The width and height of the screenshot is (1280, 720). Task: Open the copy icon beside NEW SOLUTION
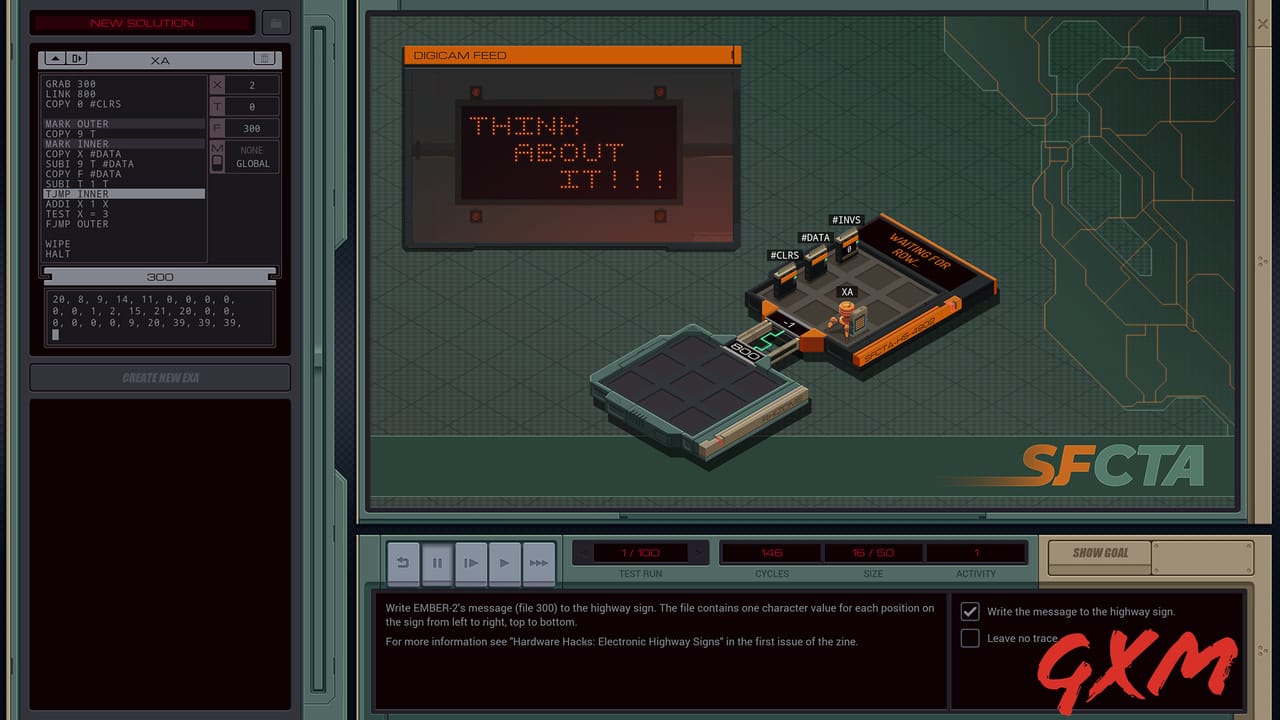276,22
